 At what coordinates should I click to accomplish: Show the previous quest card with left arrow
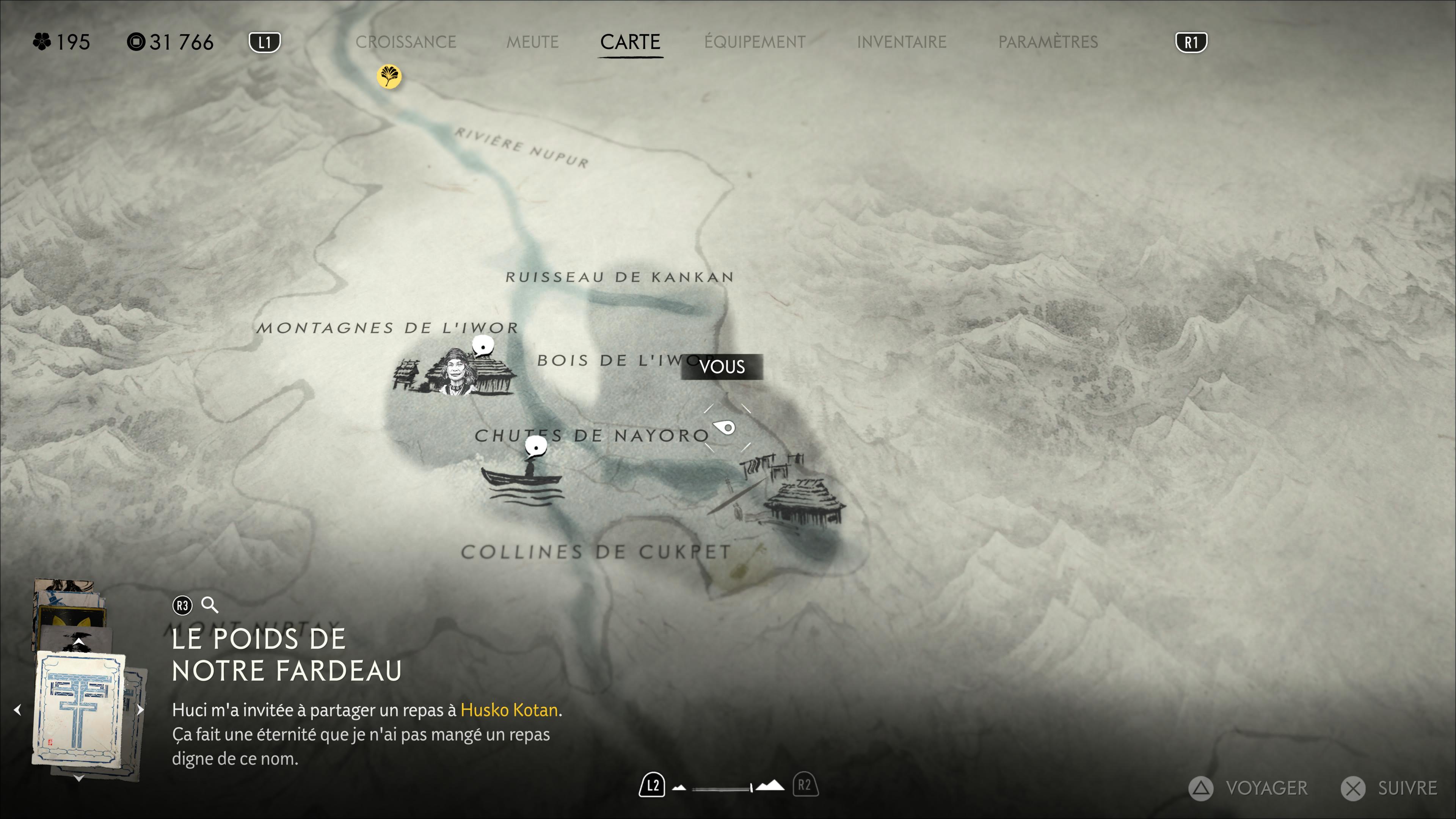(x=17, y=710)
